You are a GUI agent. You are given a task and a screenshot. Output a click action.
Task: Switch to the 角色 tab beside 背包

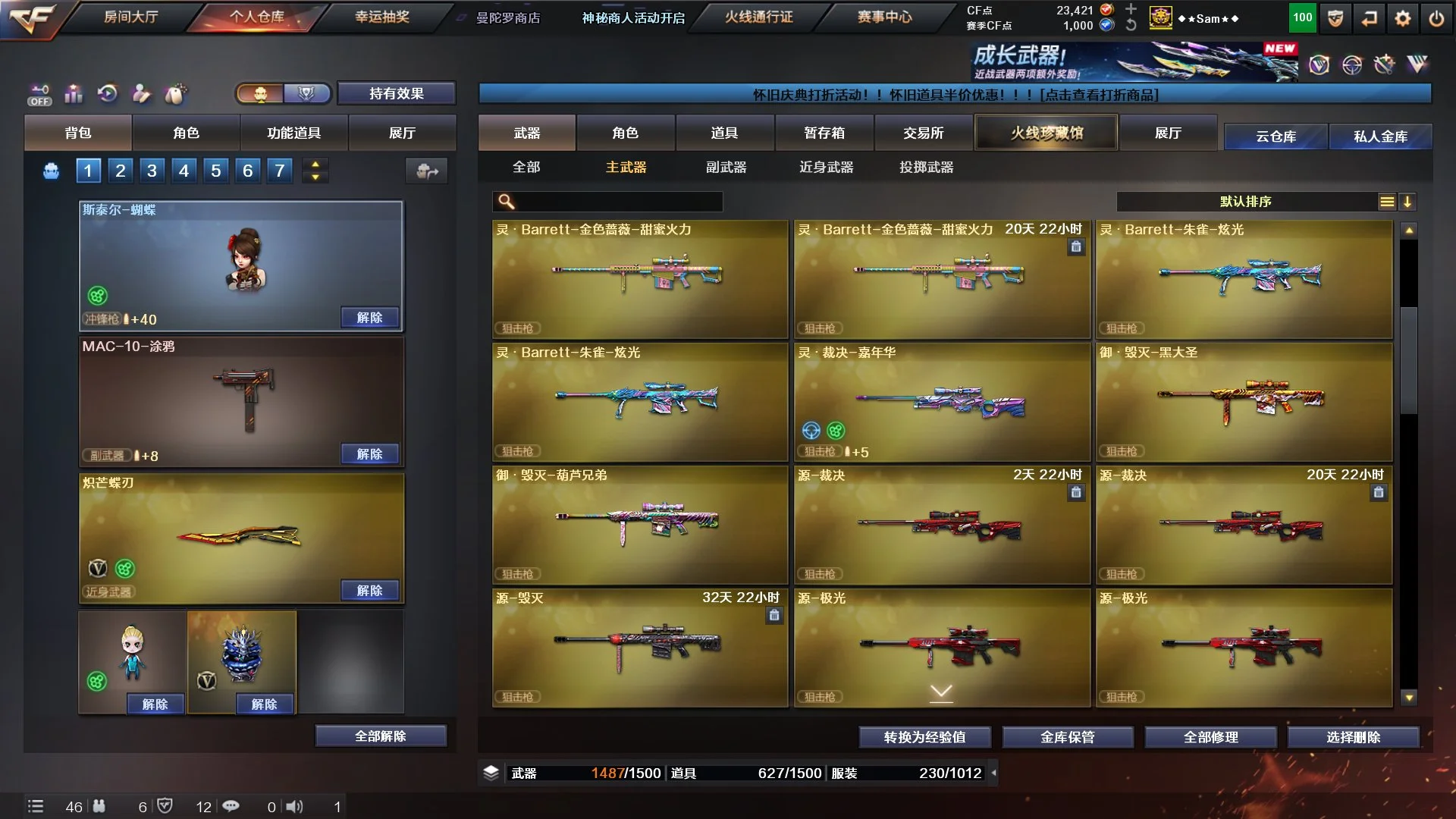[x=186, y=133]
